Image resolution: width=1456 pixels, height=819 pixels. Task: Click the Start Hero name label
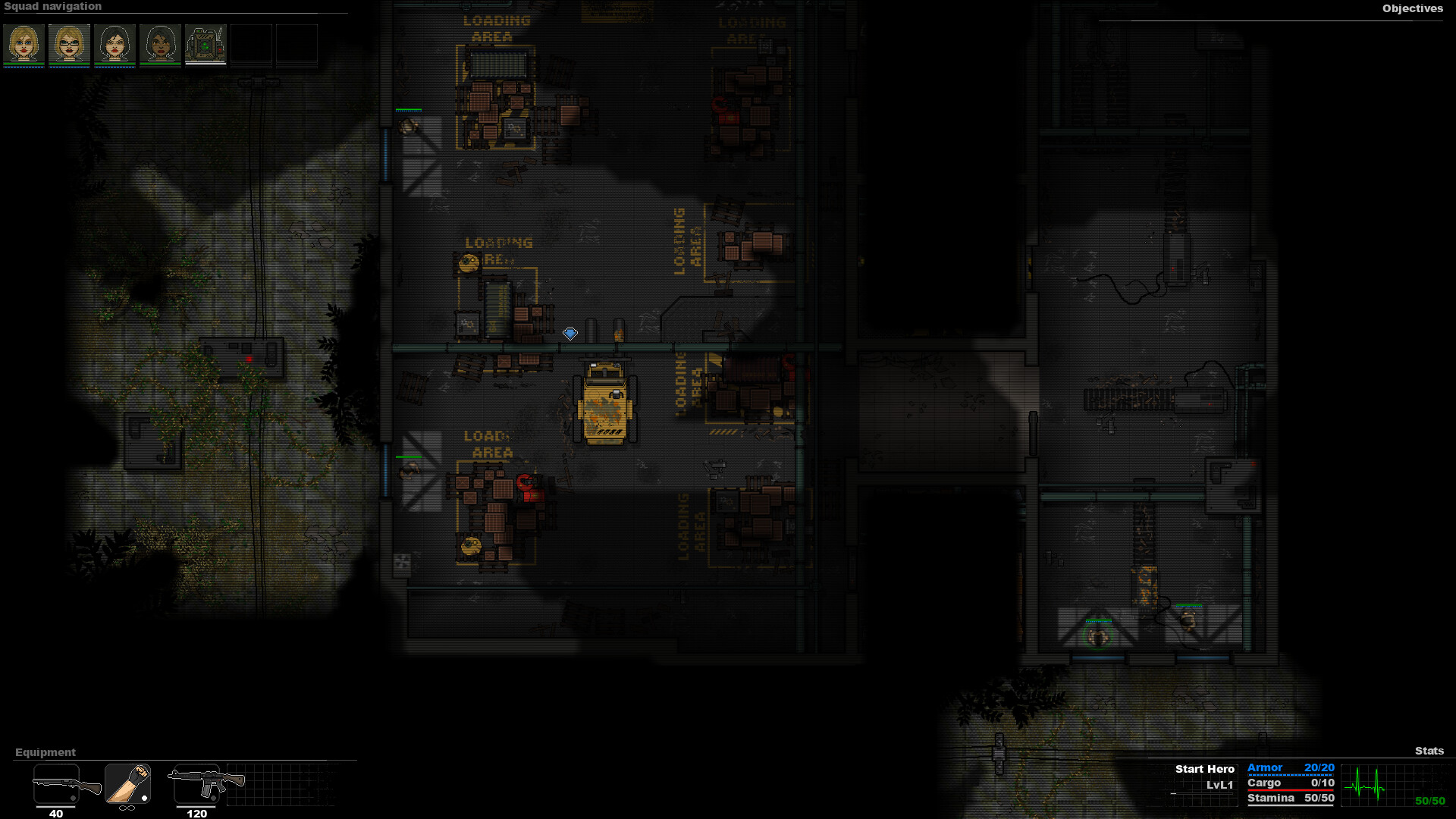click(1204, 768)
